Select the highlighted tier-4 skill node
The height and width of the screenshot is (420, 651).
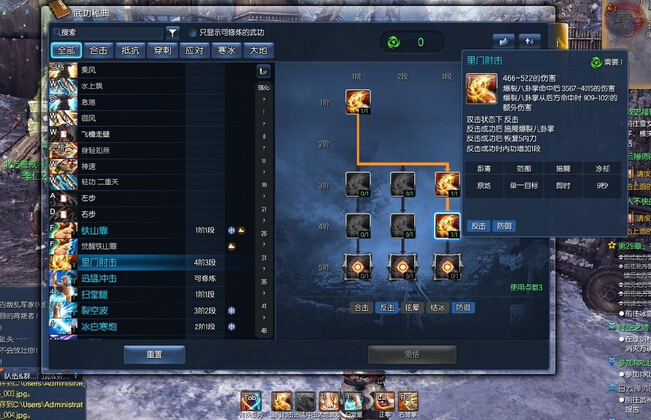point(446,224)
